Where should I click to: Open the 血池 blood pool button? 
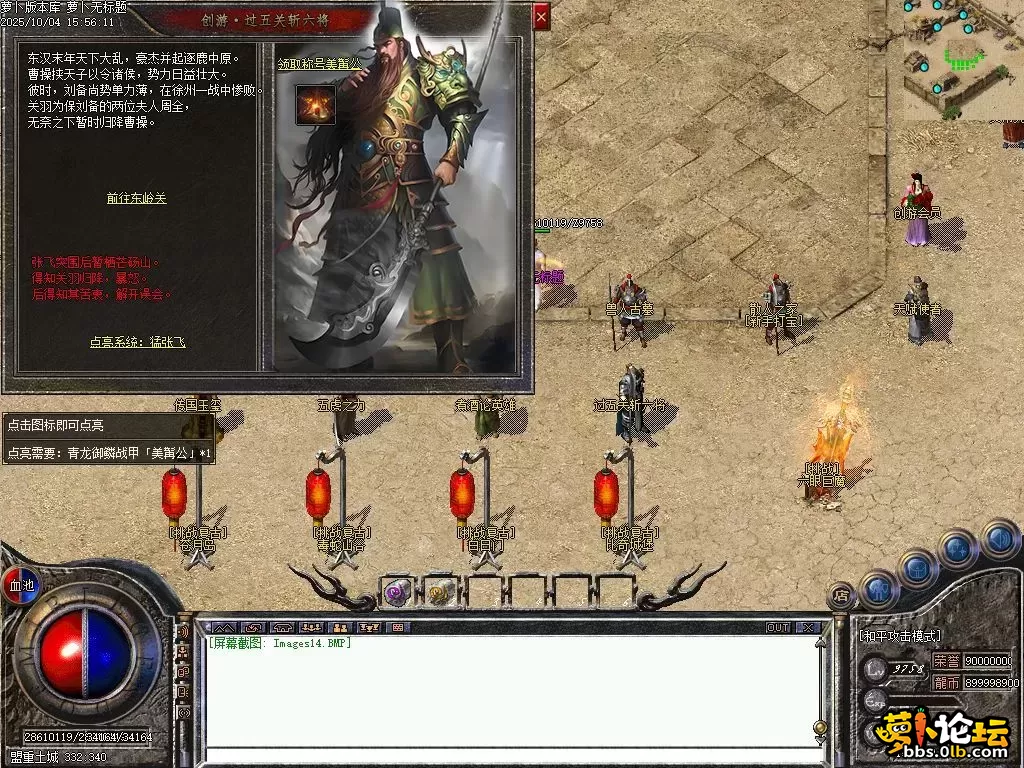click(20, 584)
